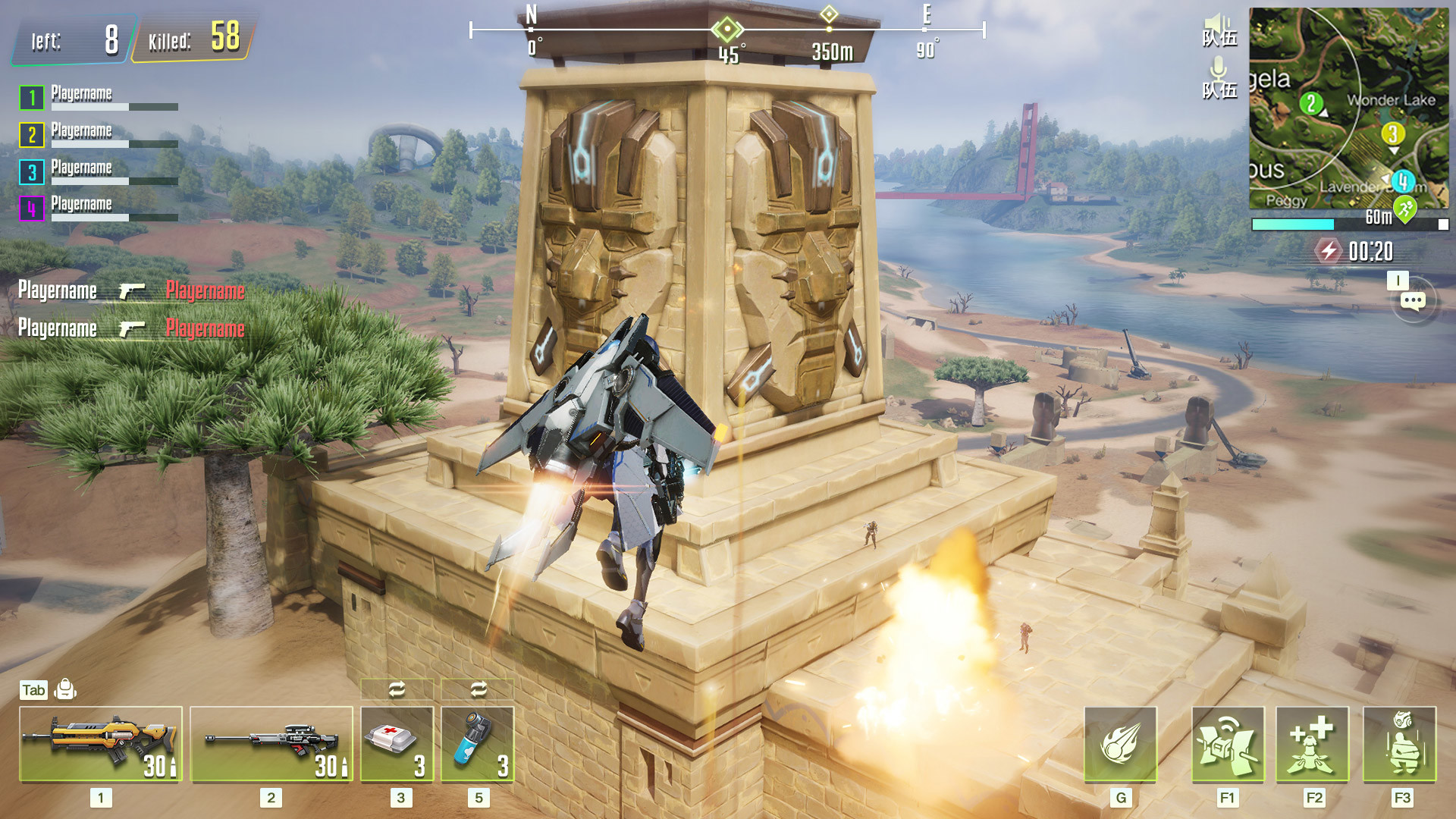The height and width of the screenshot is (819, 1456).
Task: Activate the fireball meteor ability
Action: [1120, 744]
